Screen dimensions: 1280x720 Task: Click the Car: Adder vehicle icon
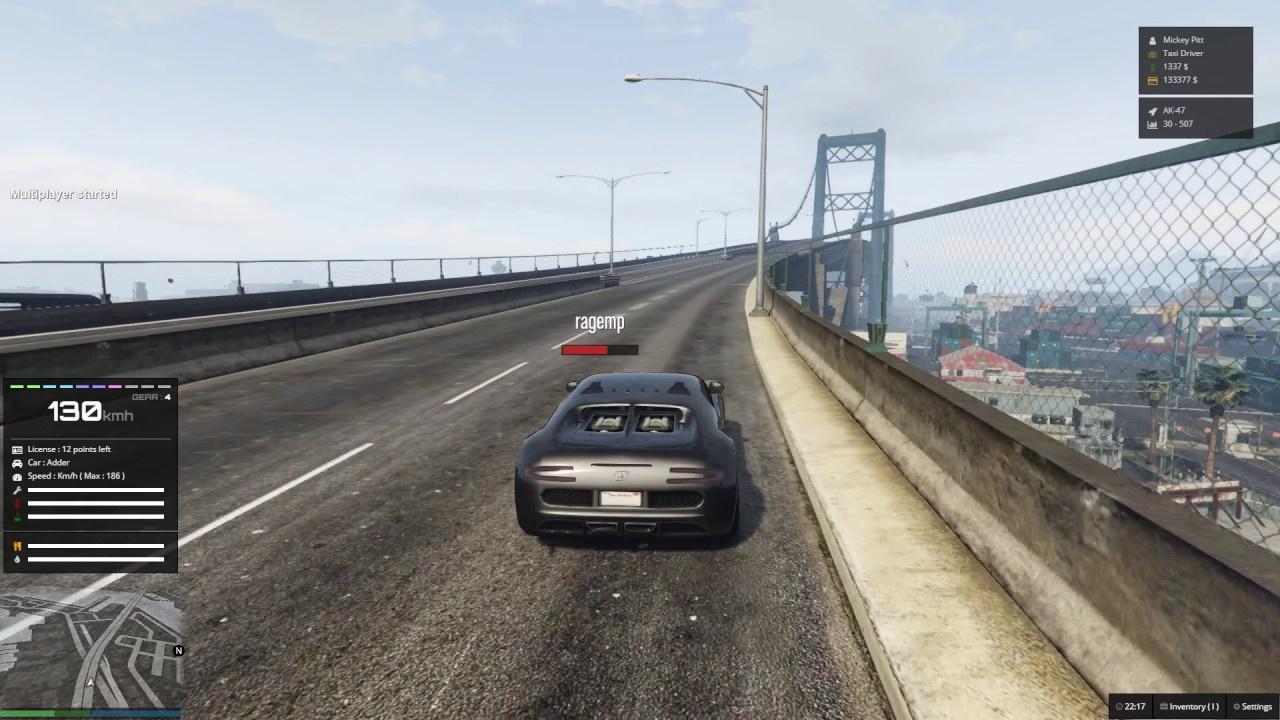(x=18, y=463)
